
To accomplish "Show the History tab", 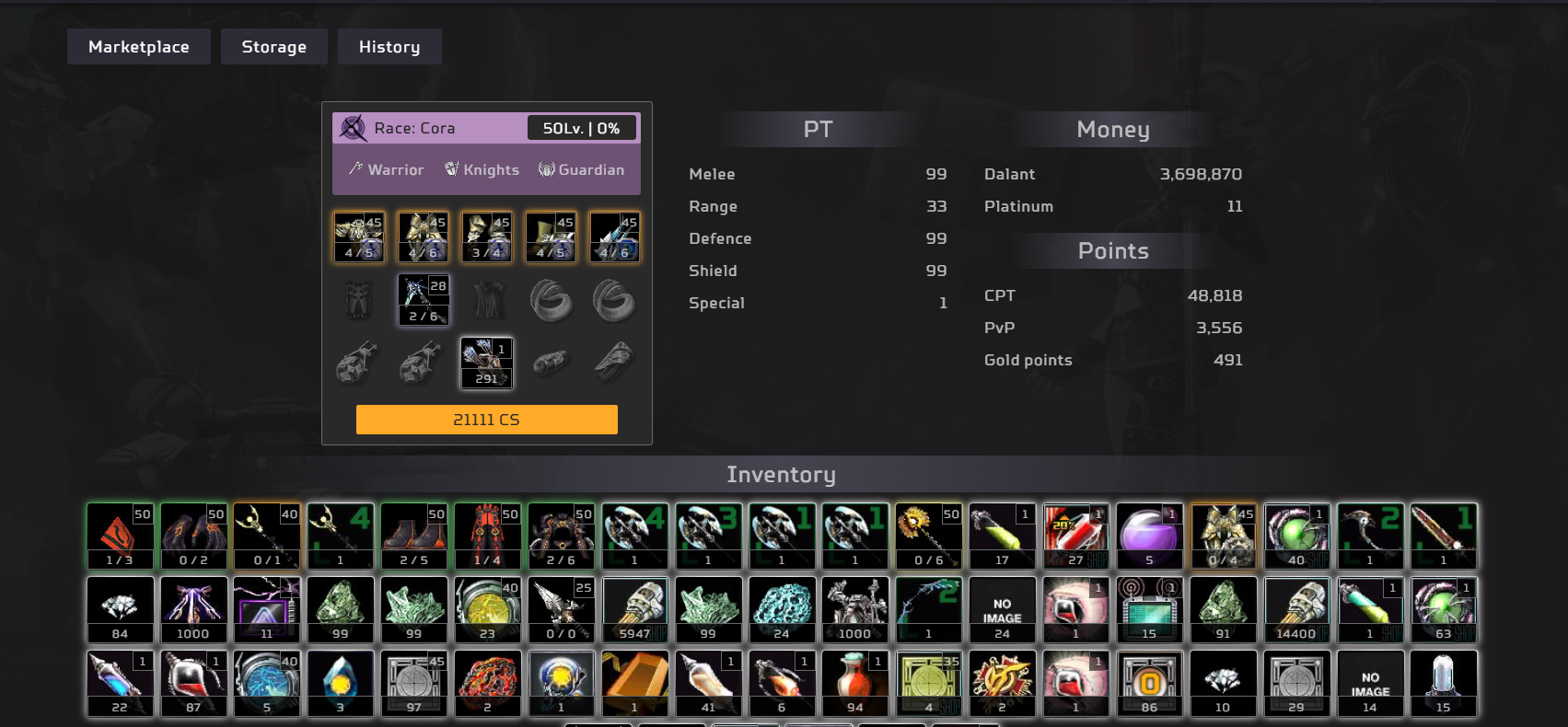I will [389, 47].
